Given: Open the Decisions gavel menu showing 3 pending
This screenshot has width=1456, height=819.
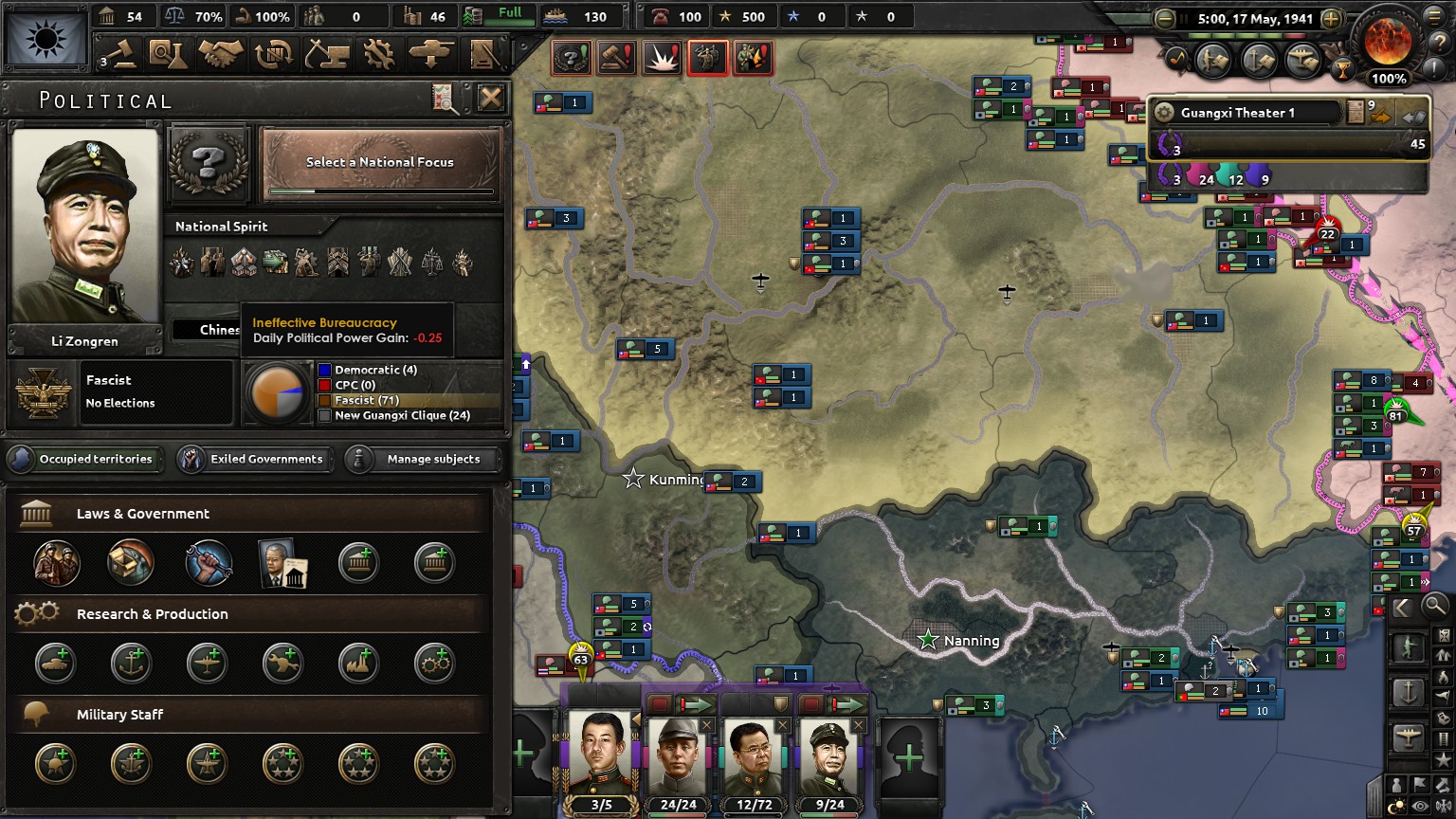Looking at the screenshot, I should point(118,55).
